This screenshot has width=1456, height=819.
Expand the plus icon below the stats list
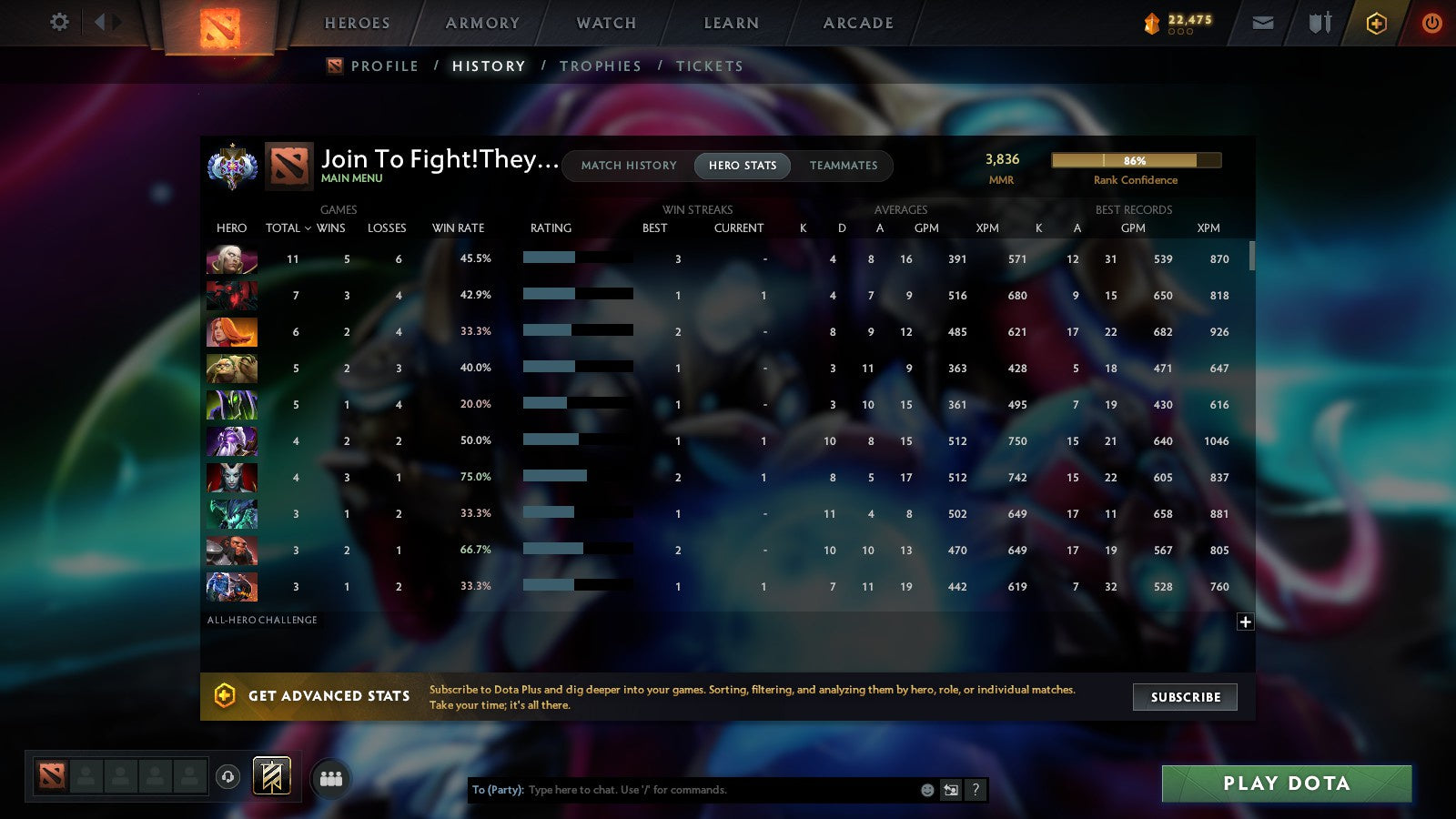pos(1244,621)
